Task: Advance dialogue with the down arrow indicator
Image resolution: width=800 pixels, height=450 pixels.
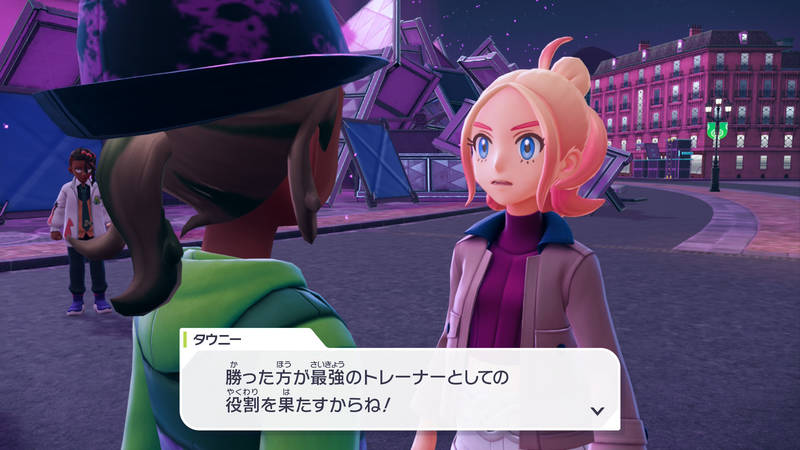Action: 598,410
